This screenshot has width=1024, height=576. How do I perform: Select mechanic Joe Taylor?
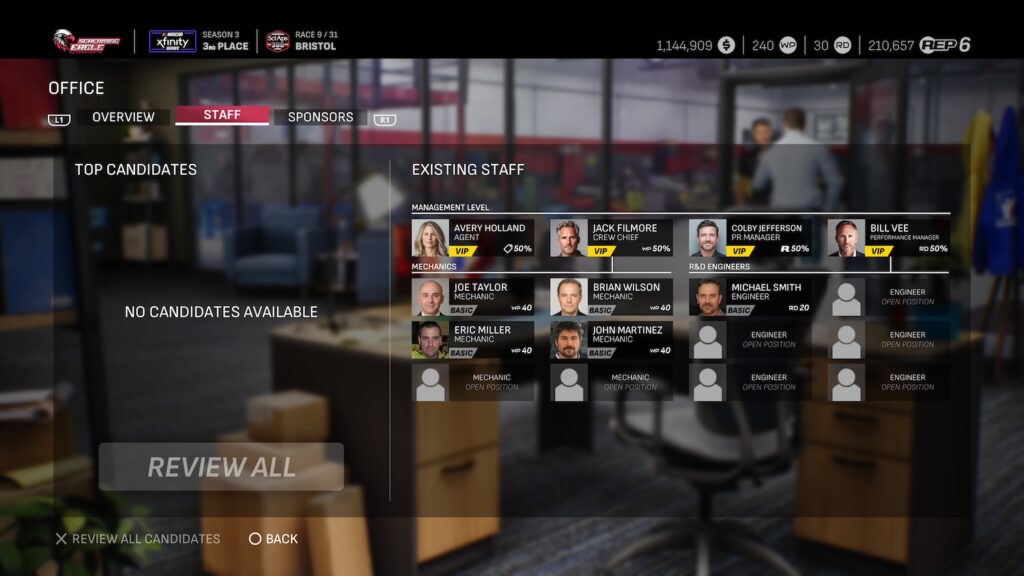click(x=472, y=297)
